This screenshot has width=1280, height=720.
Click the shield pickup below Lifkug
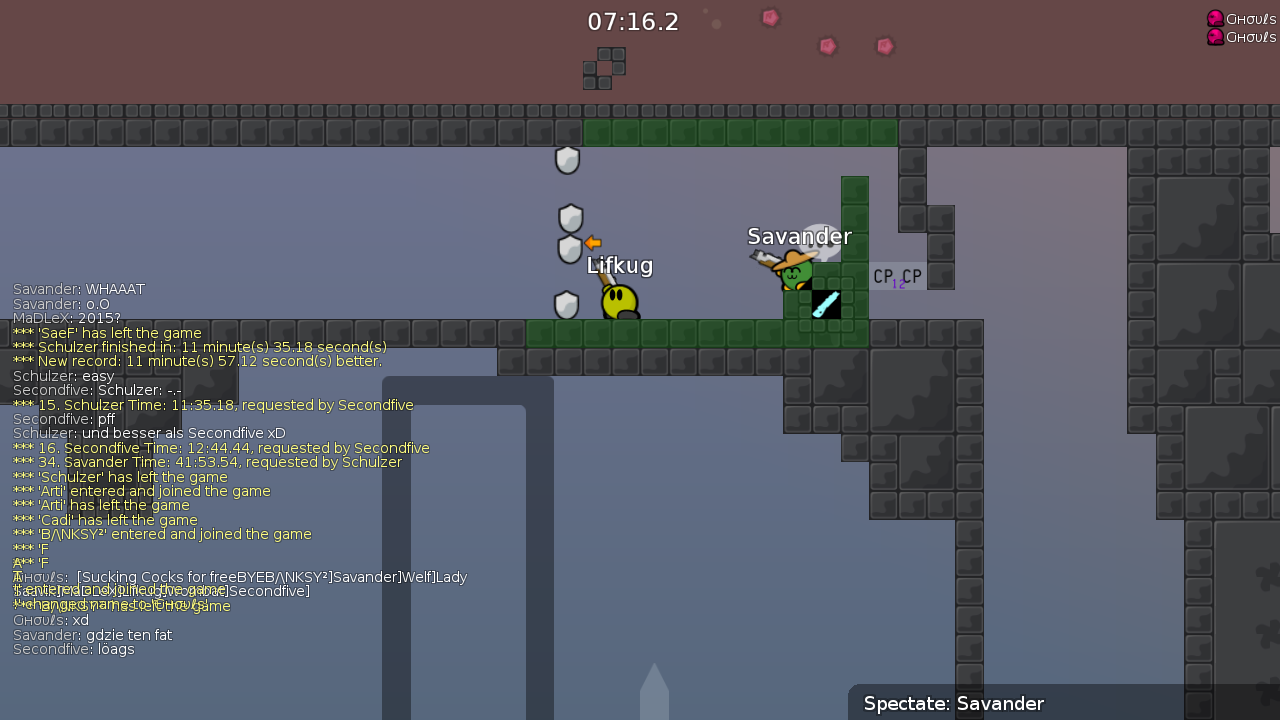[x=566, y=305]
